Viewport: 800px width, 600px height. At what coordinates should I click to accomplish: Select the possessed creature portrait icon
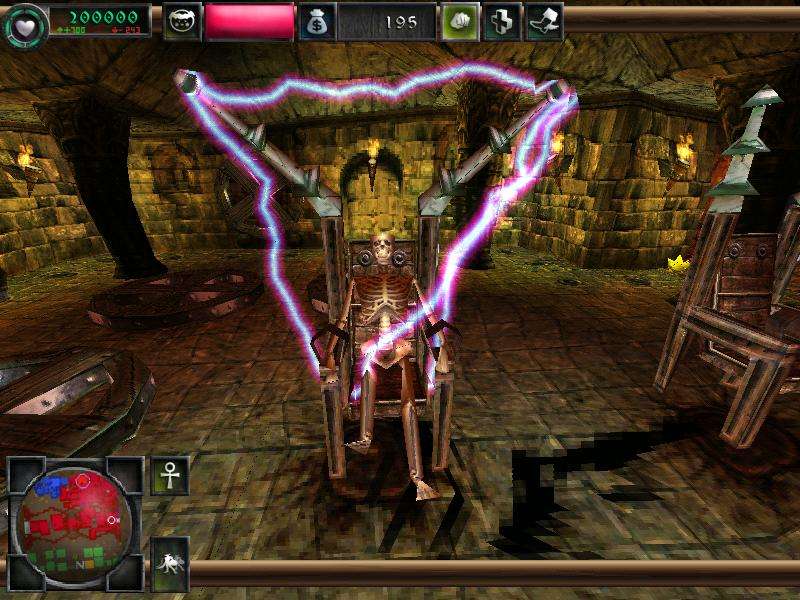tap(181, 21)
